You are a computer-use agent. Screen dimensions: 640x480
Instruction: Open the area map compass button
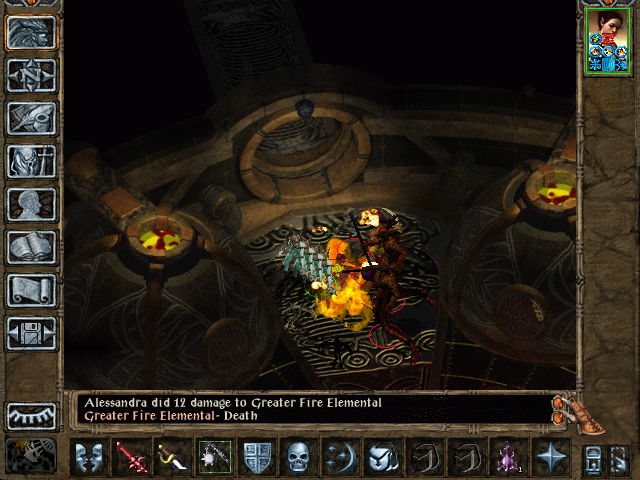[x=32, y=75]
